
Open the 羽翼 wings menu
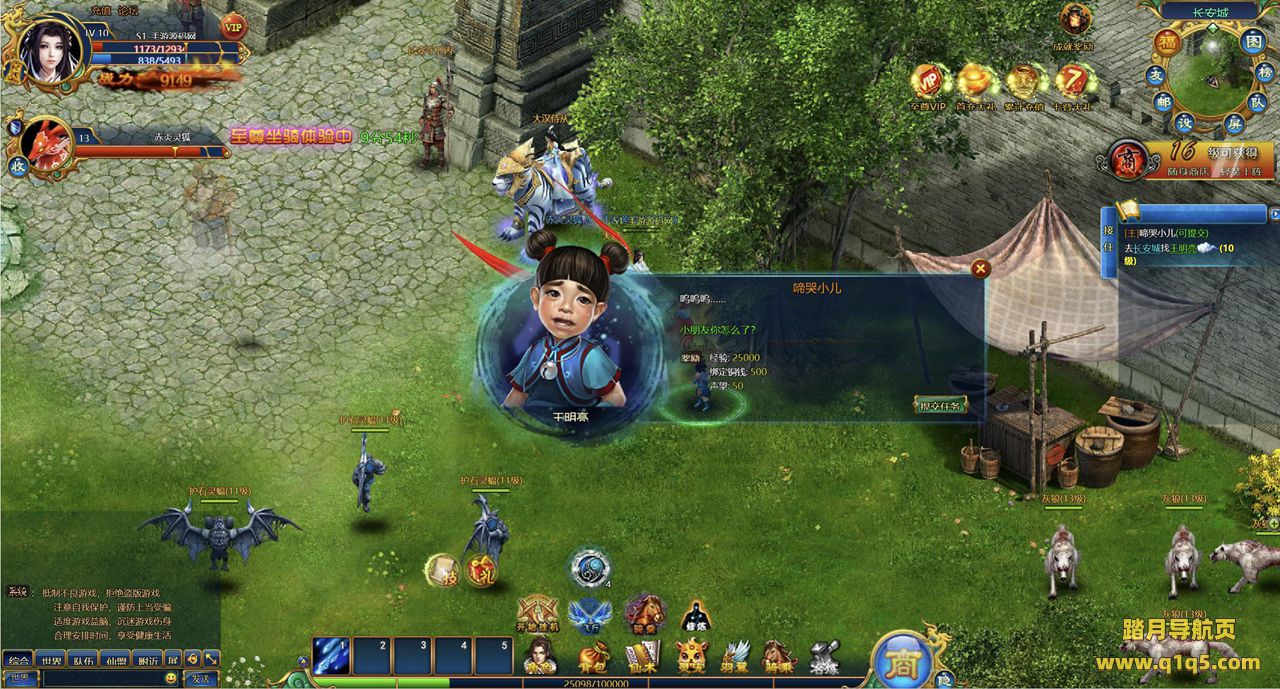[735, 657]
